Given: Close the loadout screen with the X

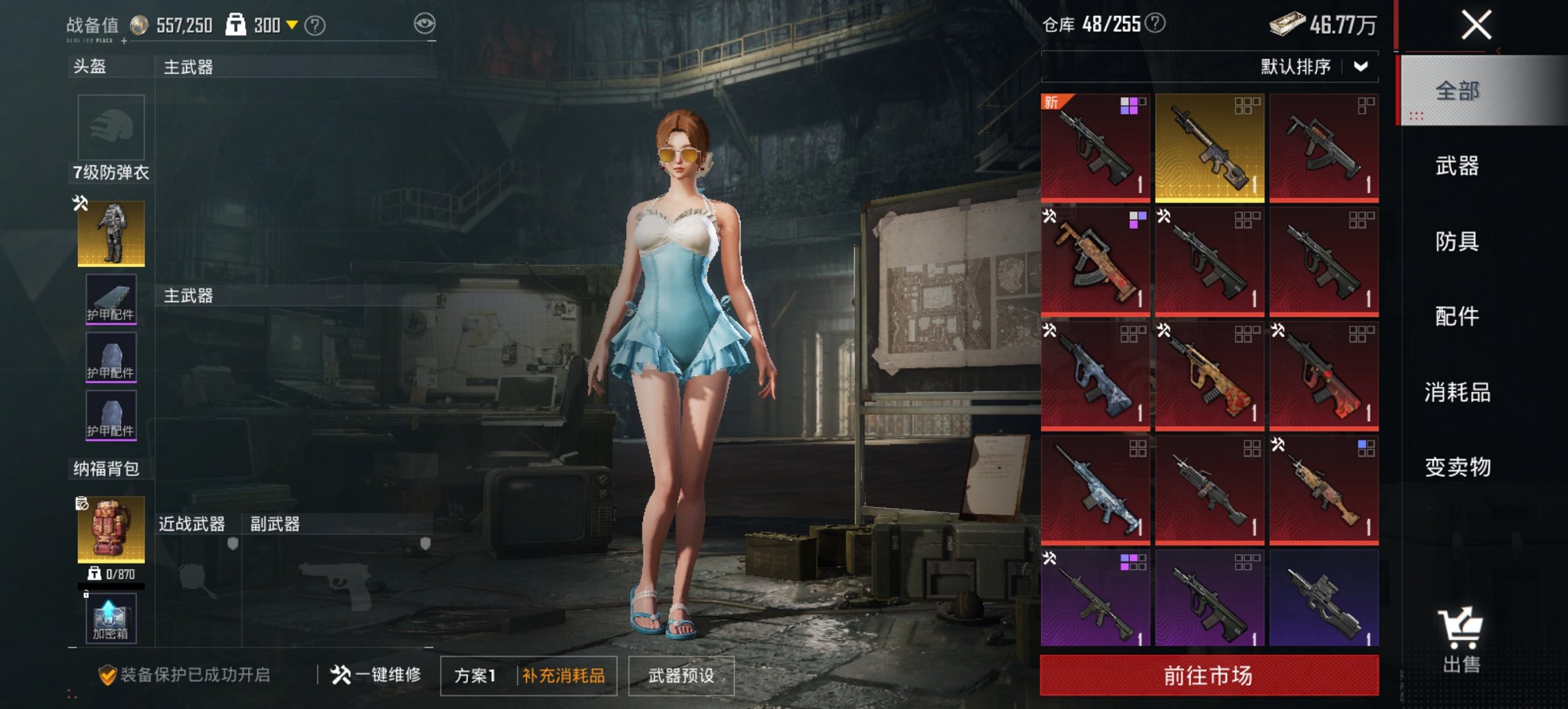Looking at the screenshot, I should click(x=1476, y=26).
